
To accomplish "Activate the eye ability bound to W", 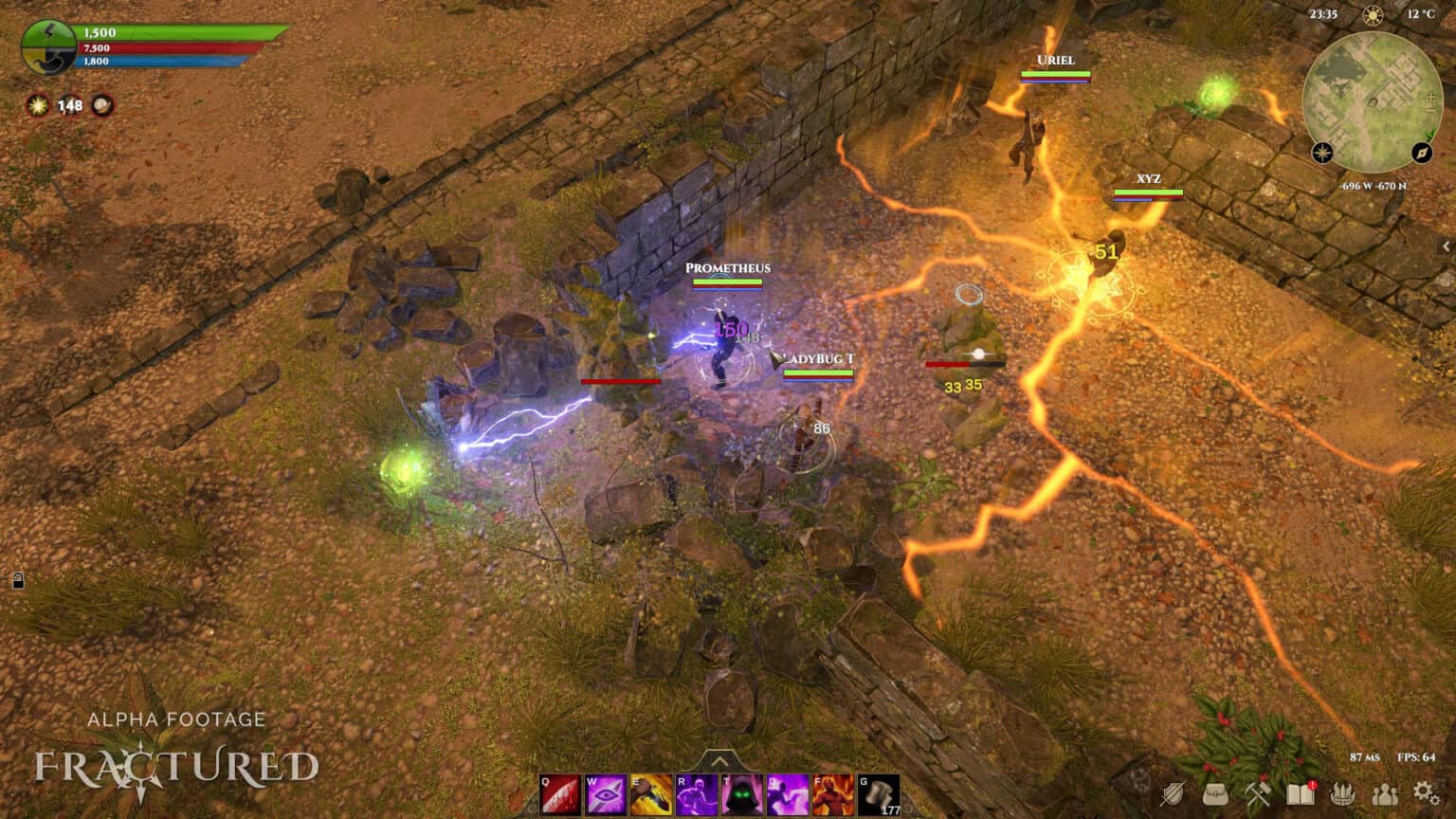I will [604, 792].
